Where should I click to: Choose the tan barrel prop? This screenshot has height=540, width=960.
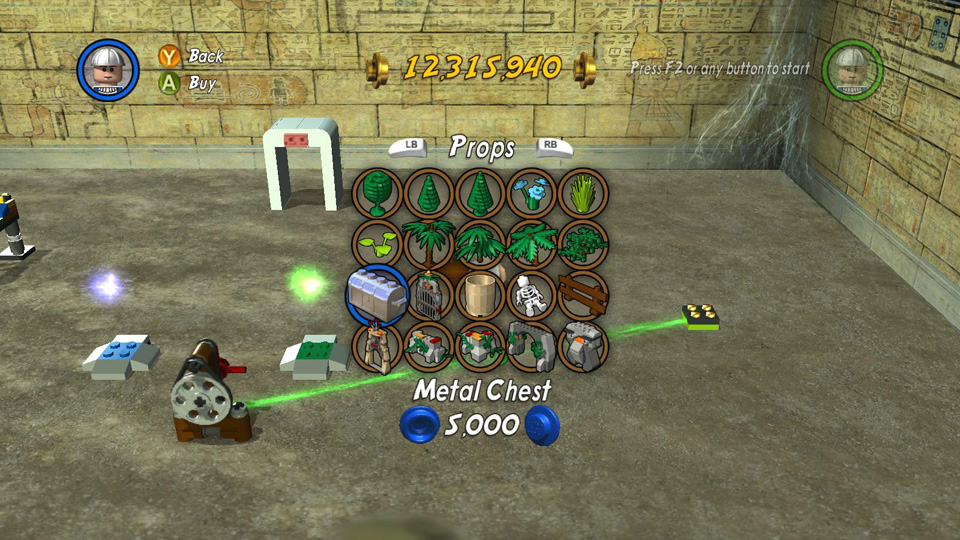(480, 295)
